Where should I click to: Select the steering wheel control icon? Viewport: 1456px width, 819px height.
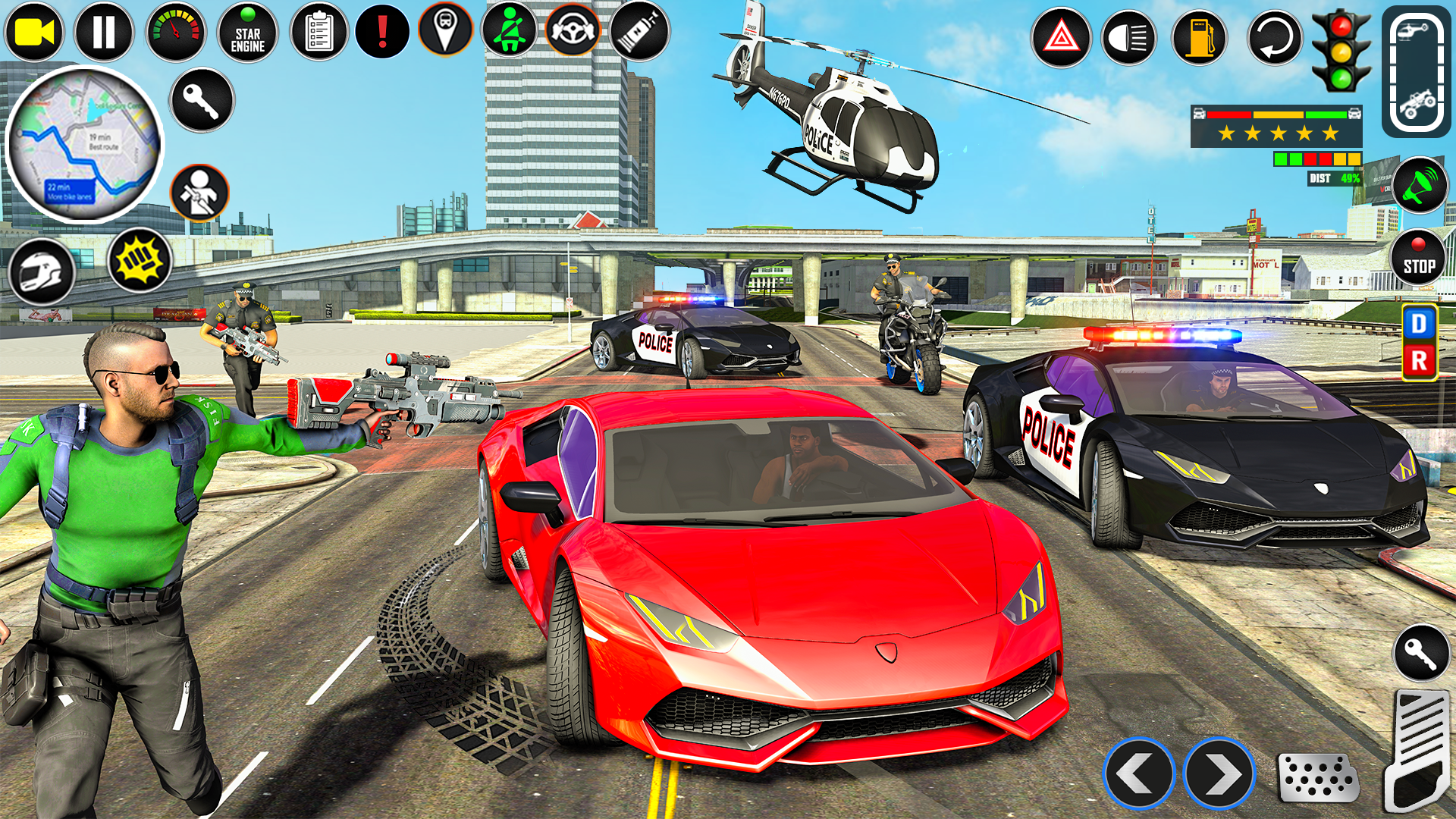(573, 31)
